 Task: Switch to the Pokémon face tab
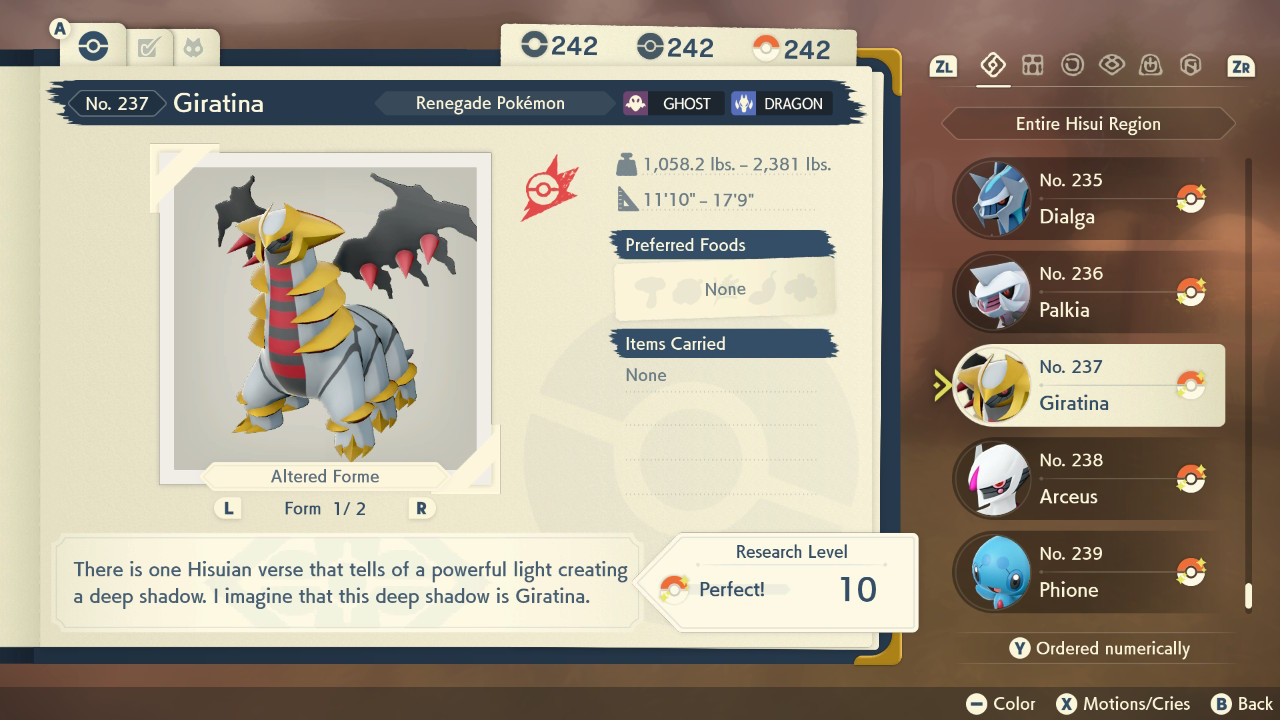coord(192,47)
